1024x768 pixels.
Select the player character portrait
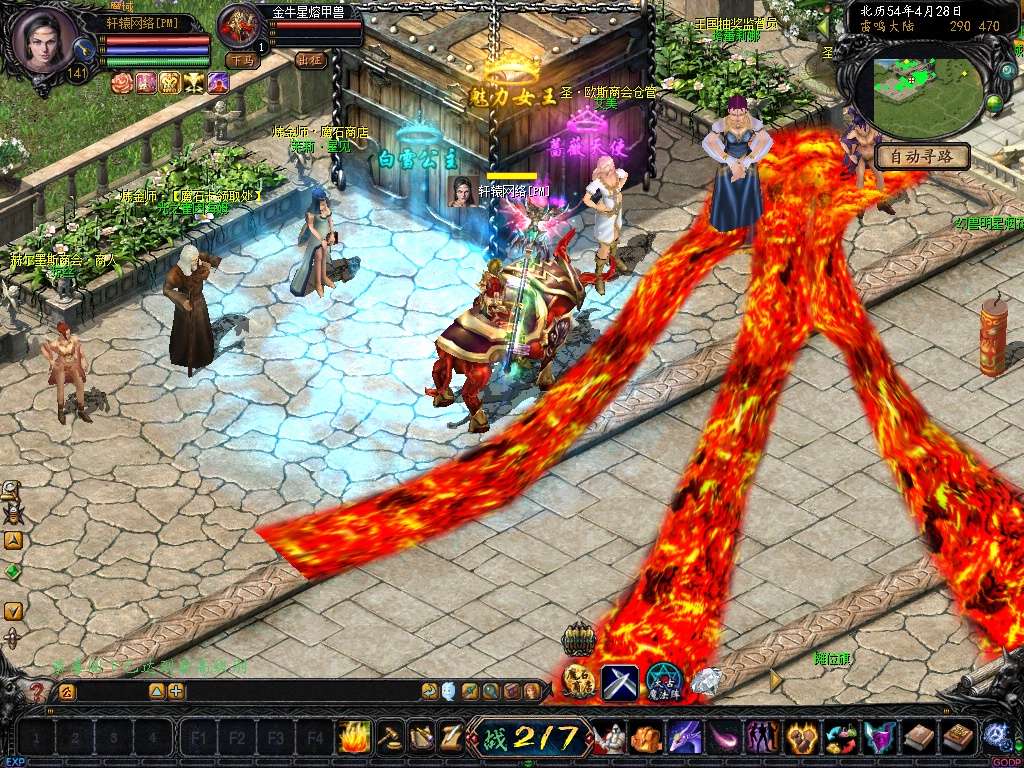[x=44, y=40]
